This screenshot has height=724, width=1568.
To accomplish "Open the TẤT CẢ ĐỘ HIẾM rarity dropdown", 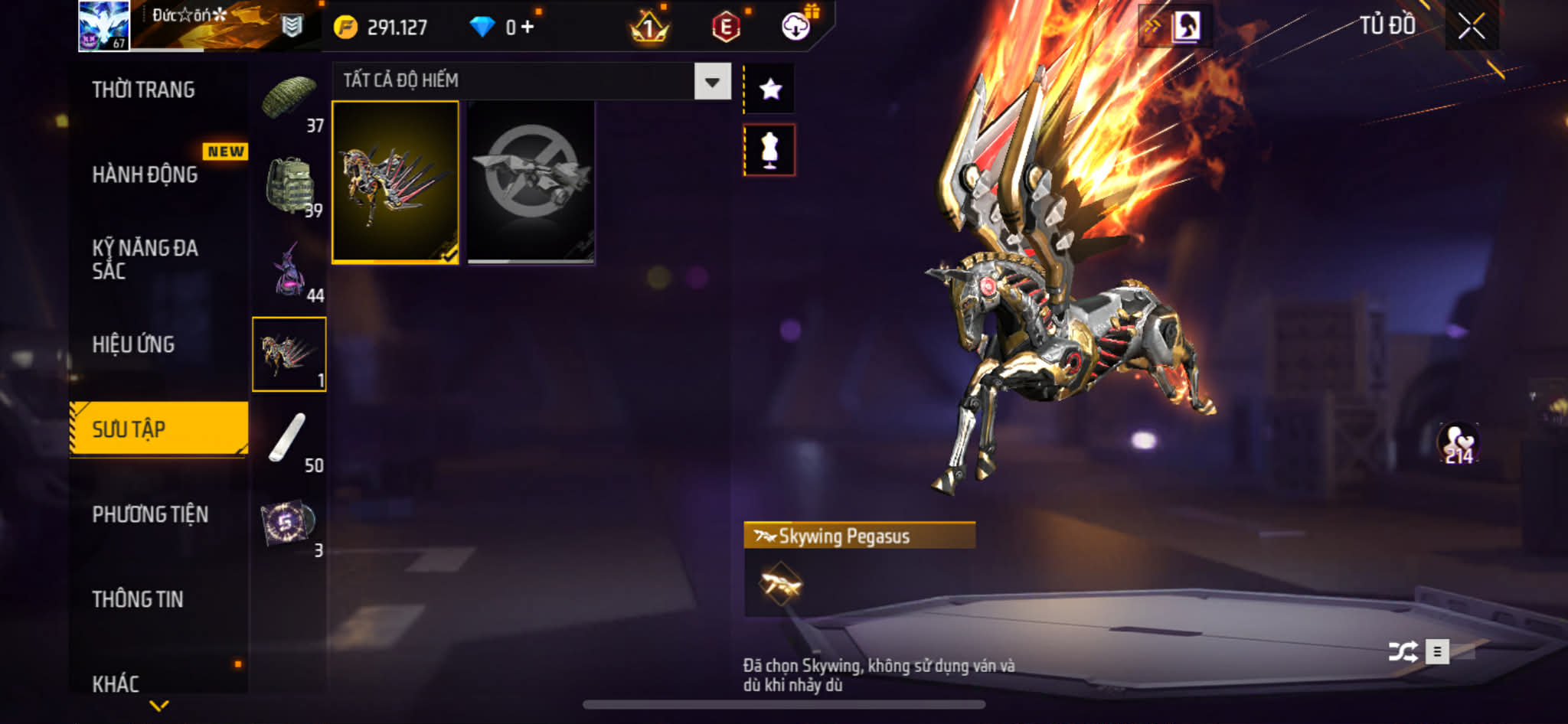I will click(x=712, y=81).
